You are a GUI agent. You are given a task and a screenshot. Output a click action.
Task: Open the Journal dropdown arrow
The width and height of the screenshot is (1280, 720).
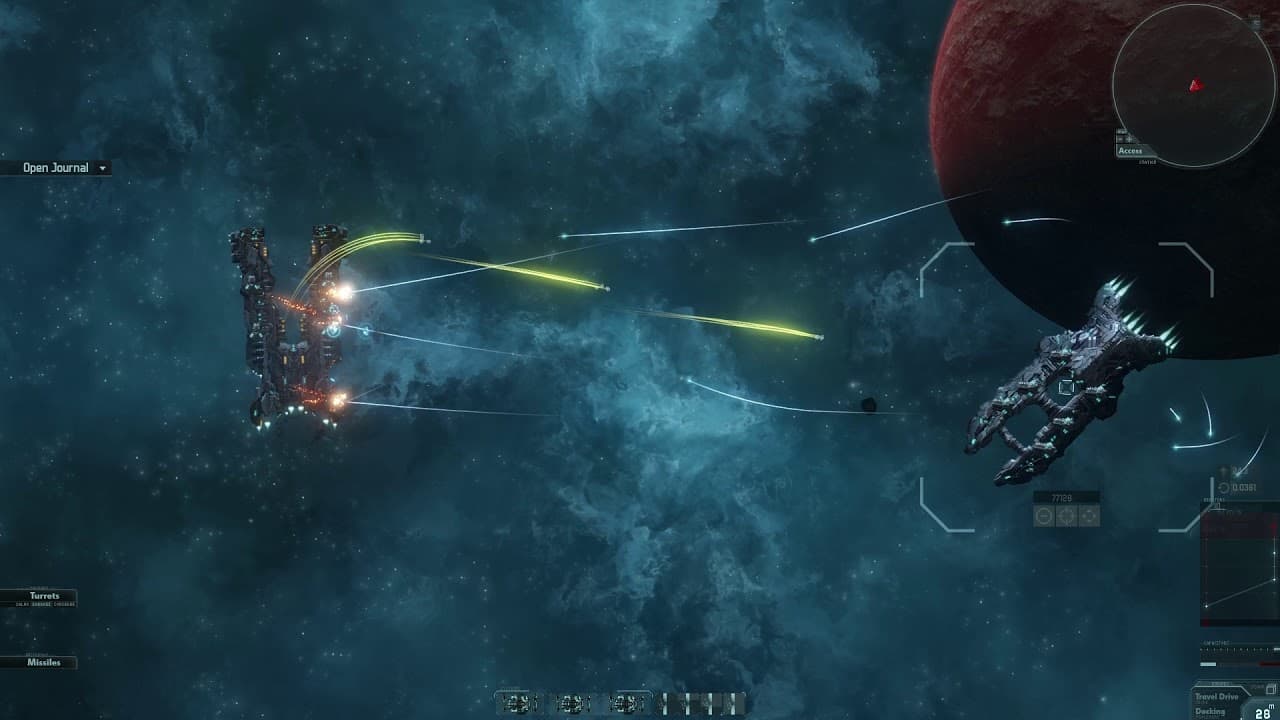click(x=101, y=168)
